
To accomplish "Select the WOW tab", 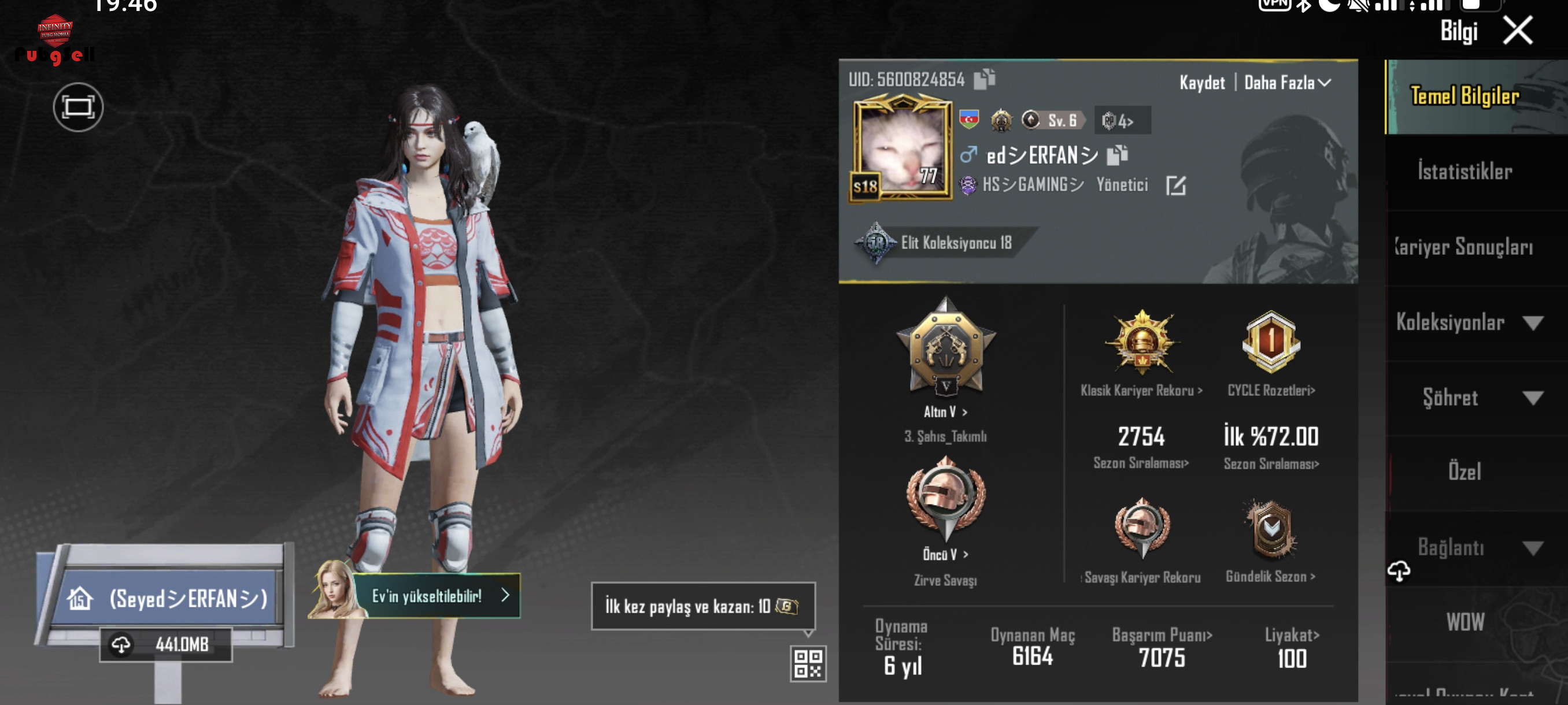I will pyautogui.click(x=1465, y=622).
